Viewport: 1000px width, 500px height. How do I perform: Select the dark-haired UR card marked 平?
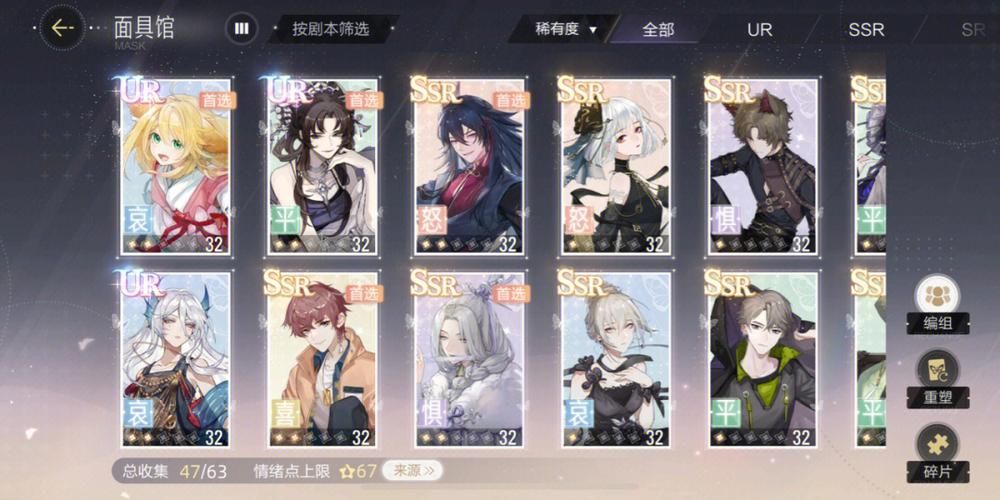tap(322, 166)
